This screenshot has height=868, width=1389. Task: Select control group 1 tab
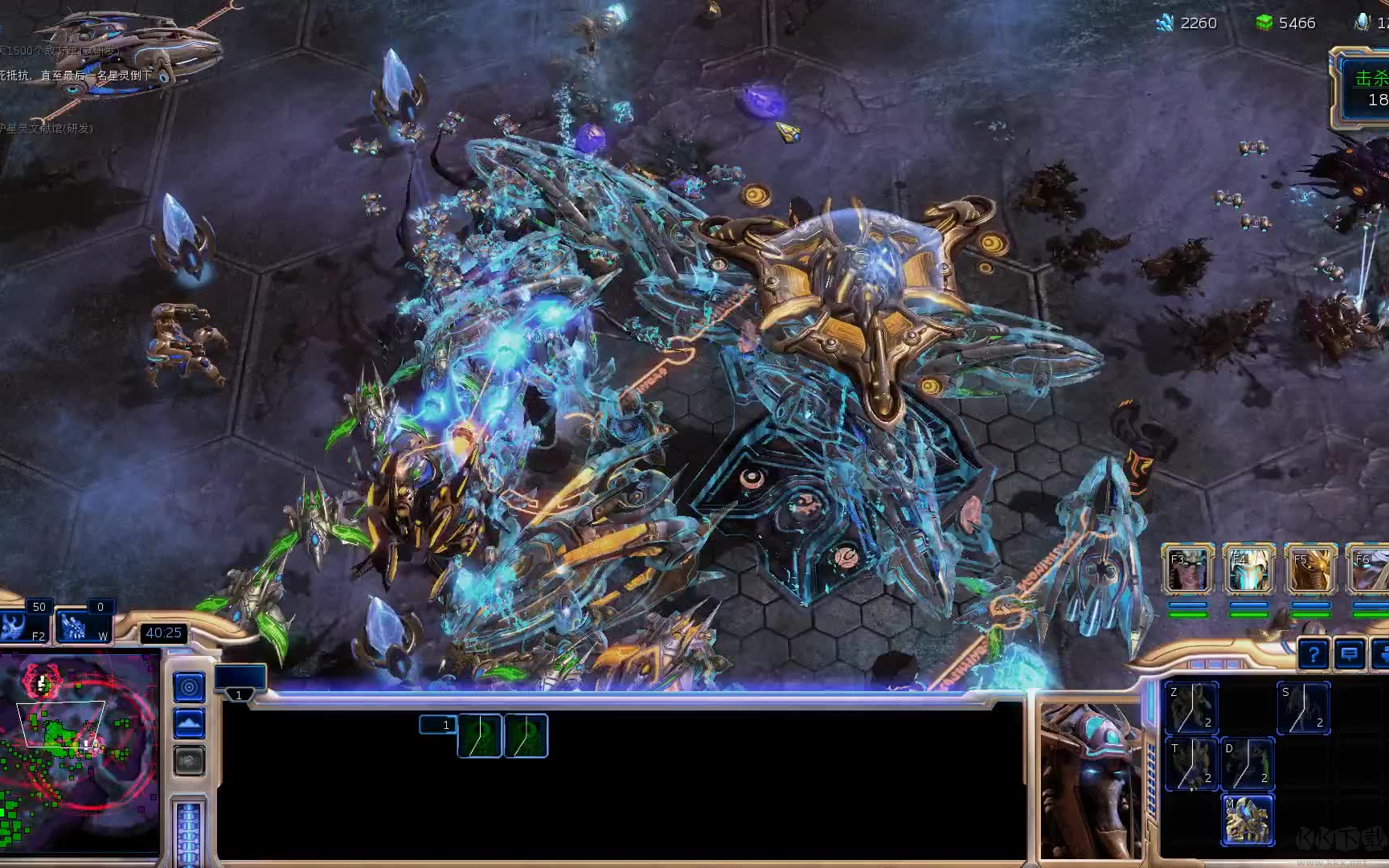pyautogui.click(x=239, y=694)
